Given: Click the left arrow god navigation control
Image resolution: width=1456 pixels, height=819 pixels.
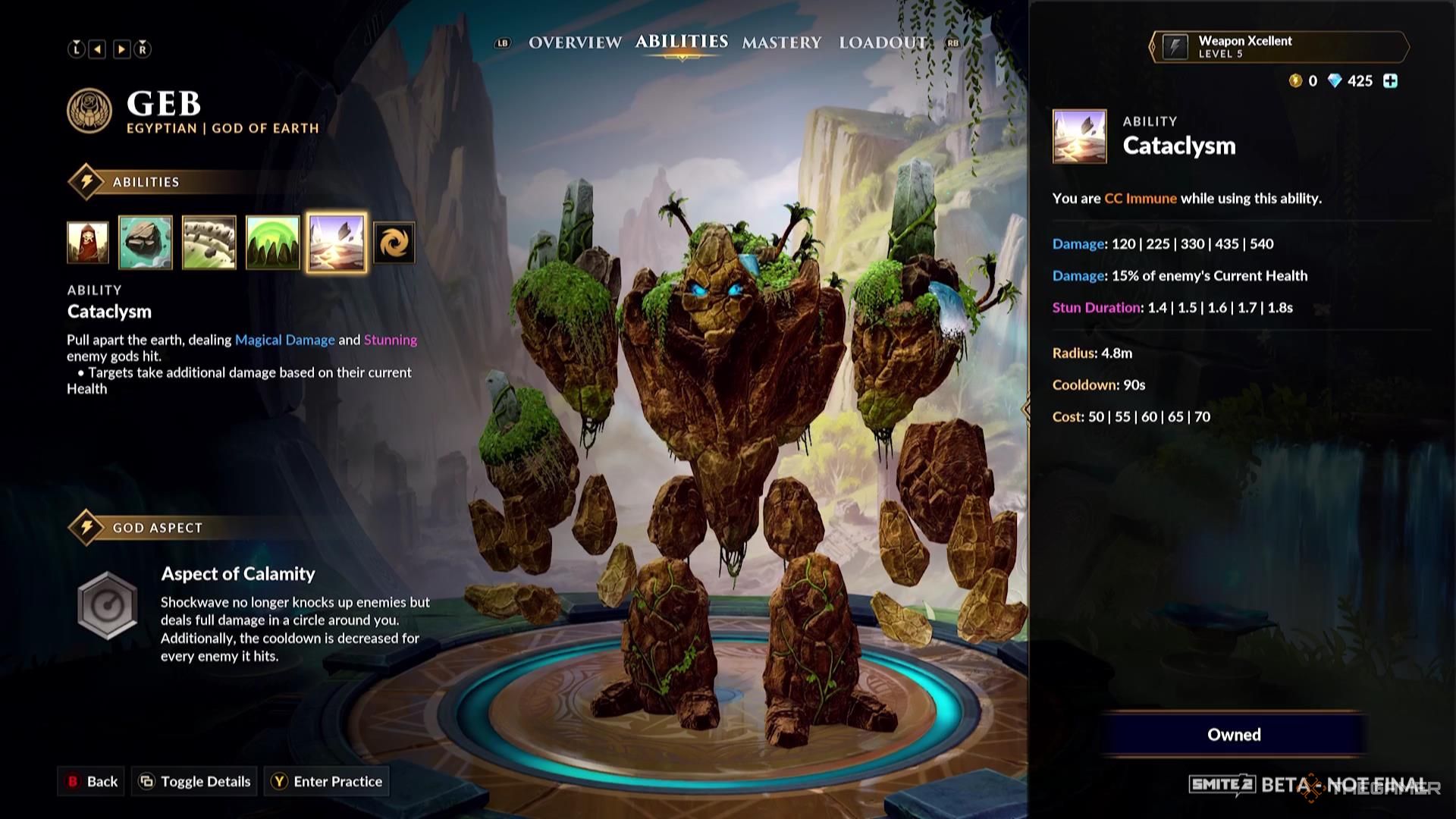Looking at the screenshot, I should pos(96,49).
